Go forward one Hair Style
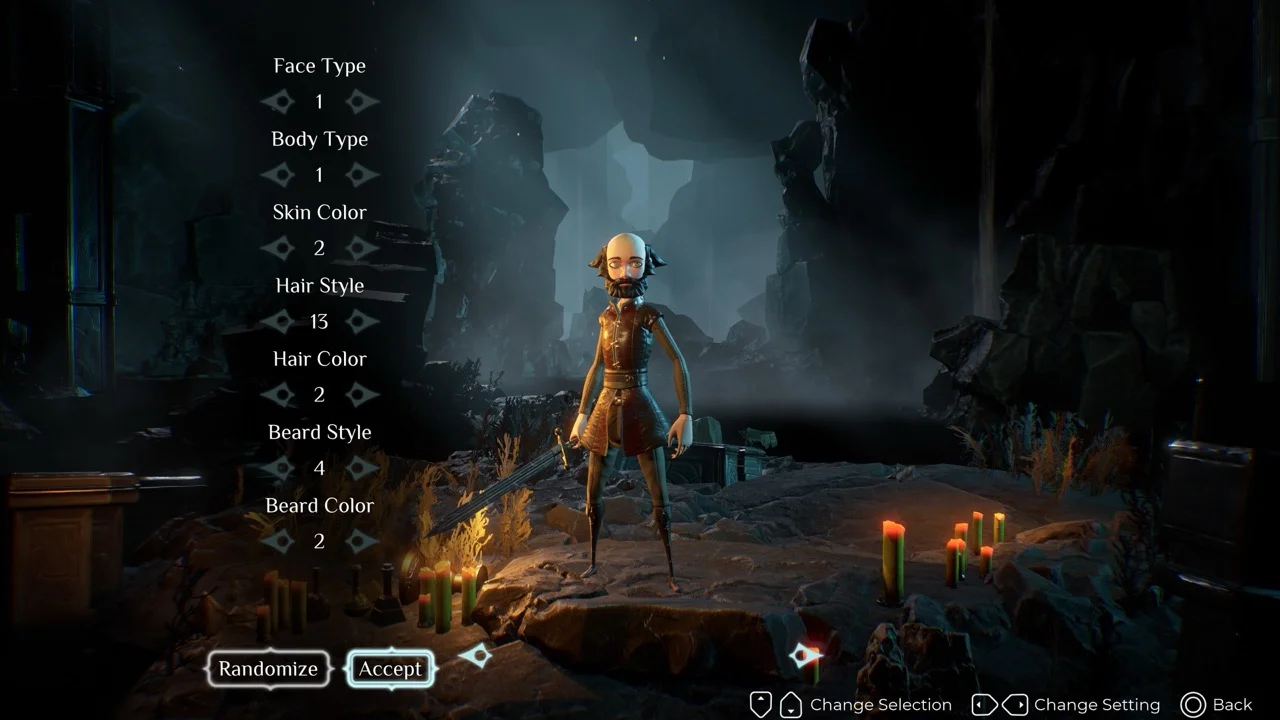The image size is (1280, 720). point(362,321)
